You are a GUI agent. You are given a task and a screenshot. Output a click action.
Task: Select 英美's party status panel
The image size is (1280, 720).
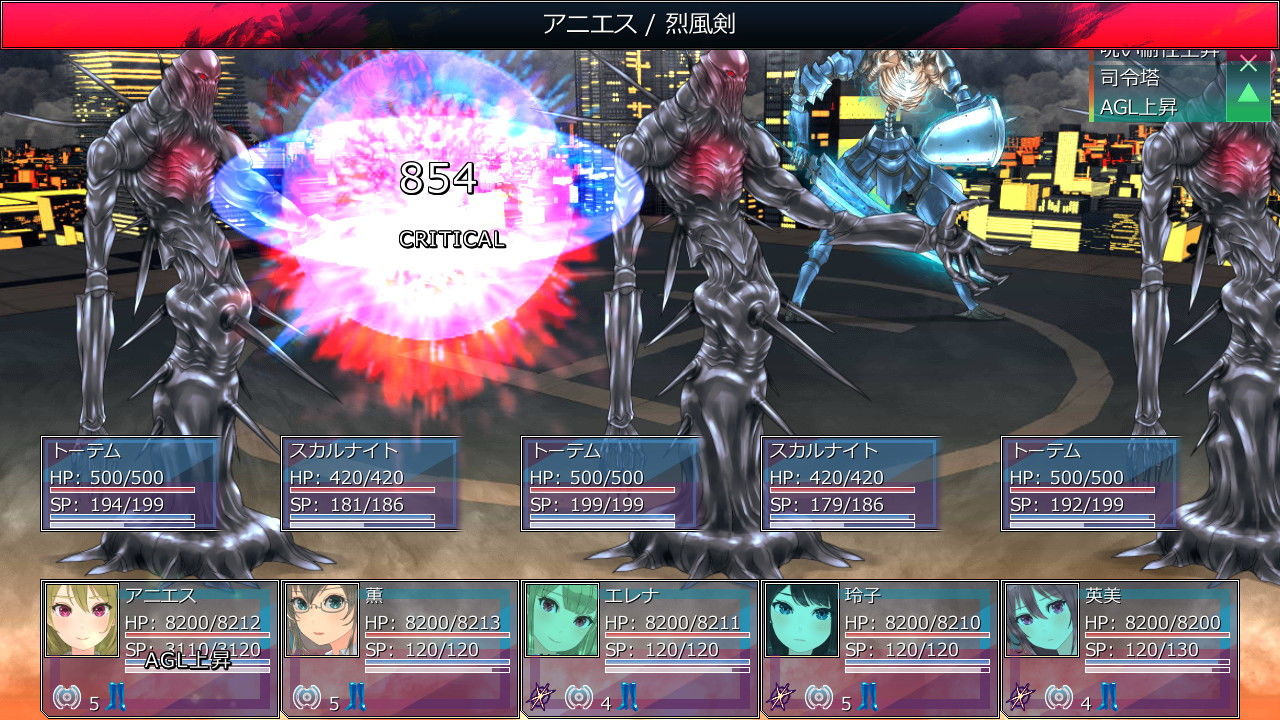point(1120,648)
